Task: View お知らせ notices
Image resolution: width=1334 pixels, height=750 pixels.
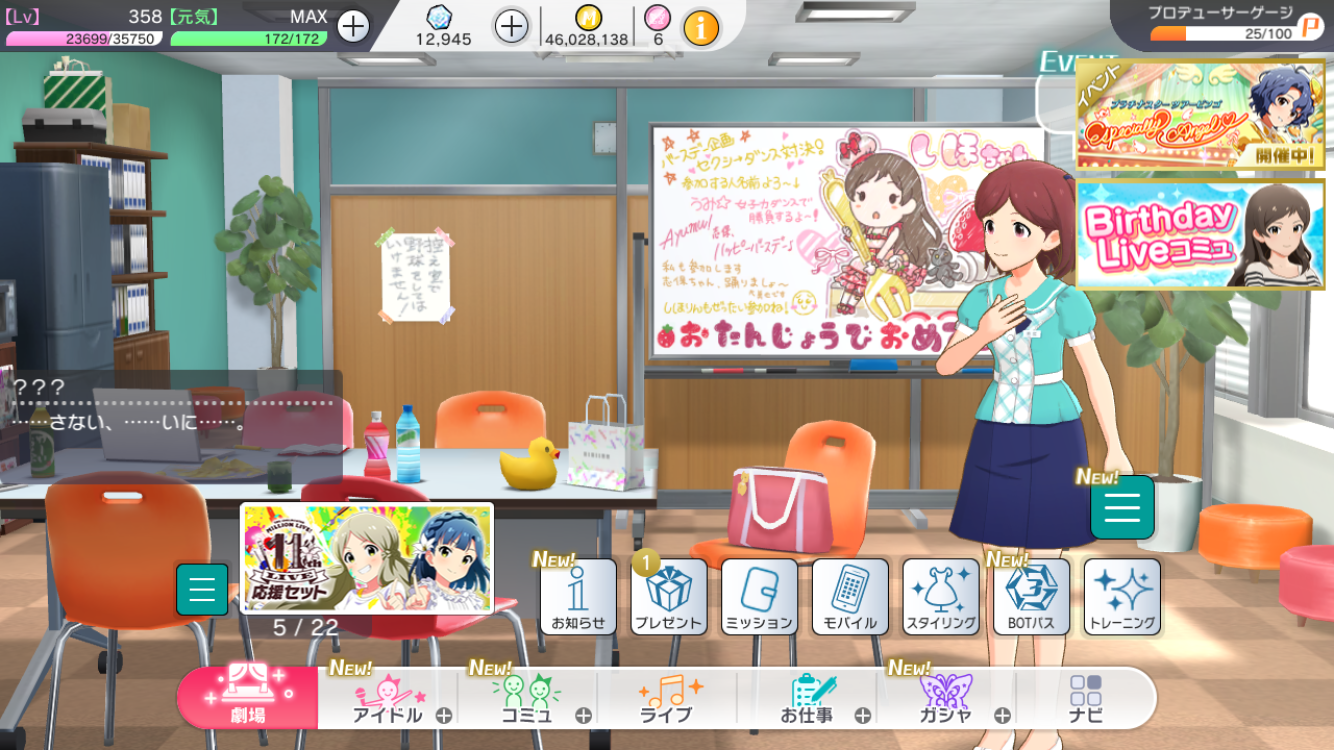Action: click(x=578, y=597)
